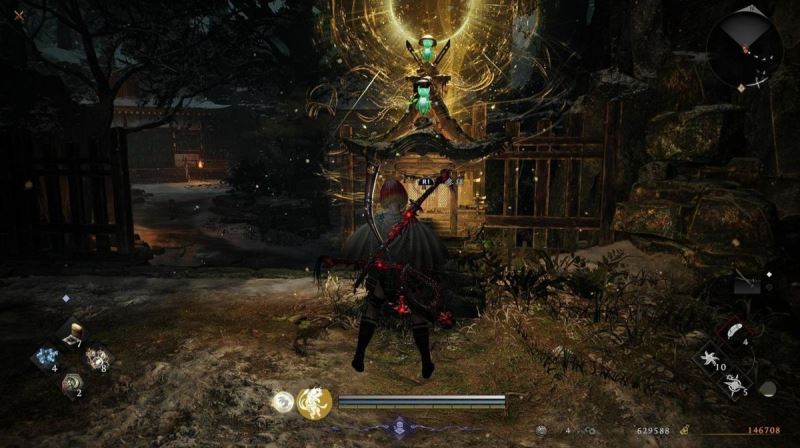The width and height of the screenshot is (800, 448).
Task: Select the white orbs item with count 8
Action: (97, 358)
